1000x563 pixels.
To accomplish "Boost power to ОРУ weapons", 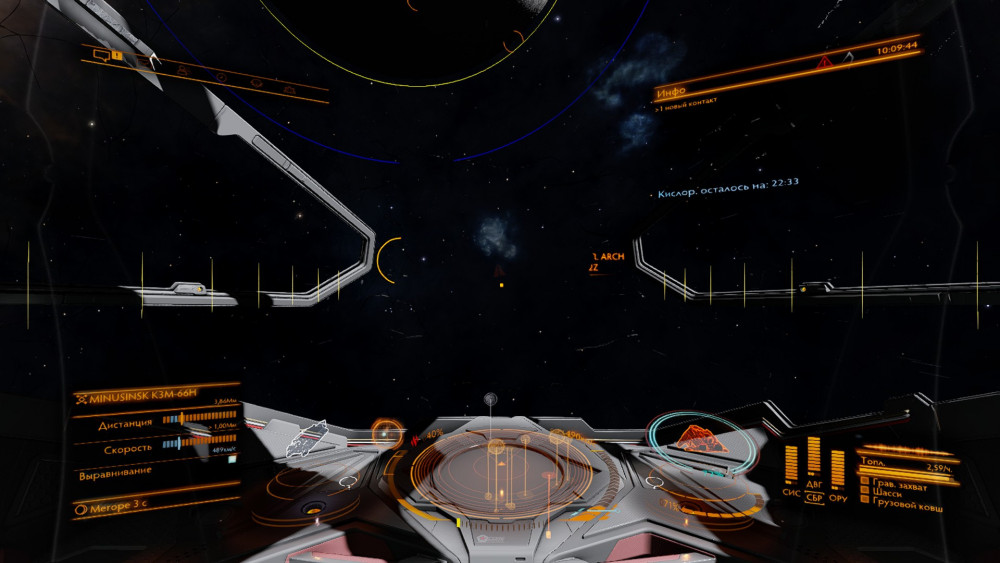I will tap(838, 497).
